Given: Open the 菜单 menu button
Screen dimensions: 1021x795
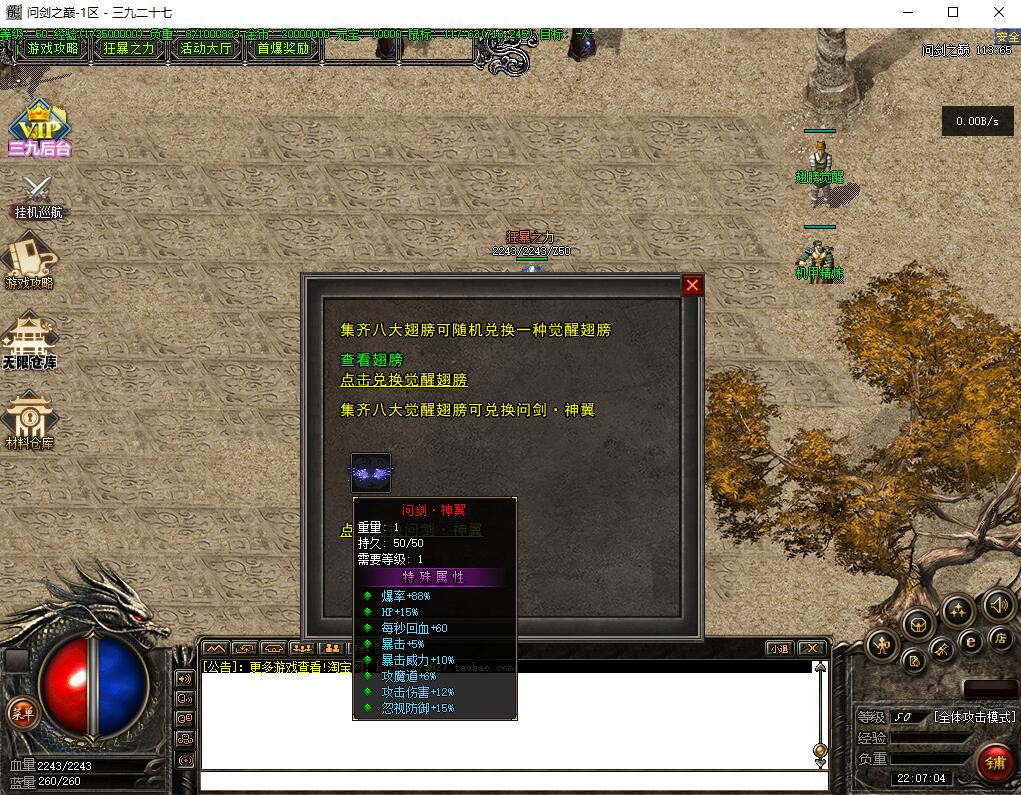Looking at the screenshot, I should point(21,713).
